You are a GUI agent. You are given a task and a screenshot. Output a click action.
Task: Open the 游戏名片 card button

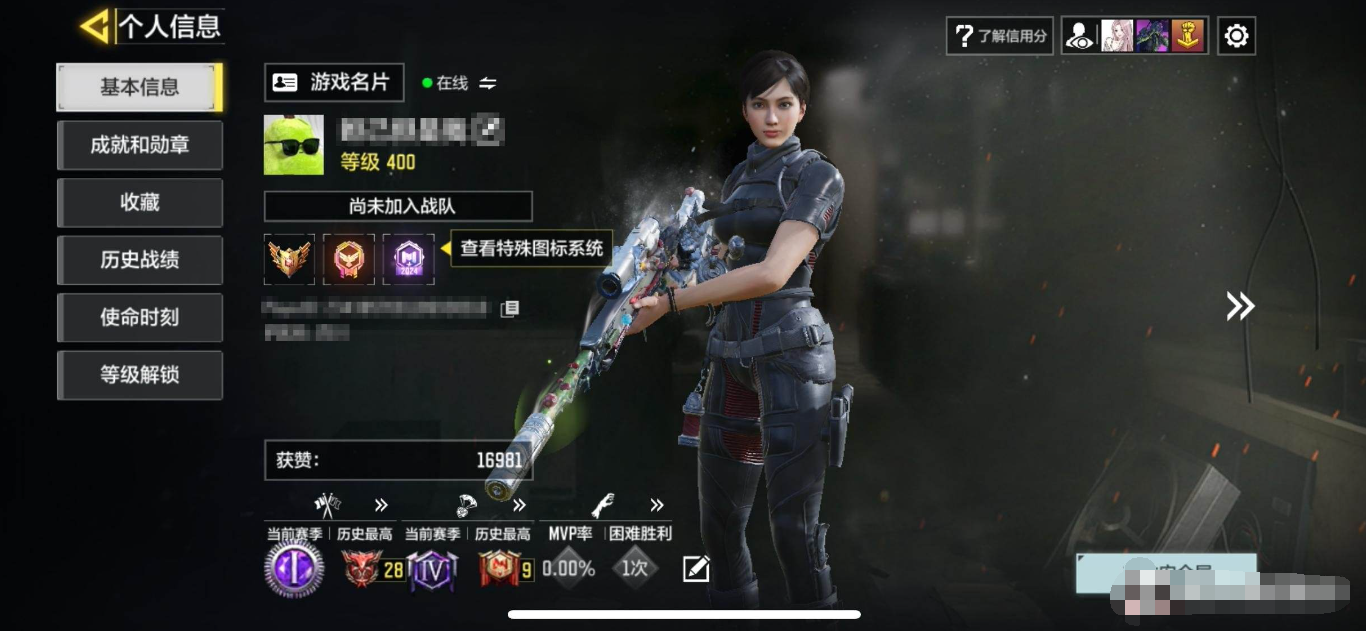[334, 83]
